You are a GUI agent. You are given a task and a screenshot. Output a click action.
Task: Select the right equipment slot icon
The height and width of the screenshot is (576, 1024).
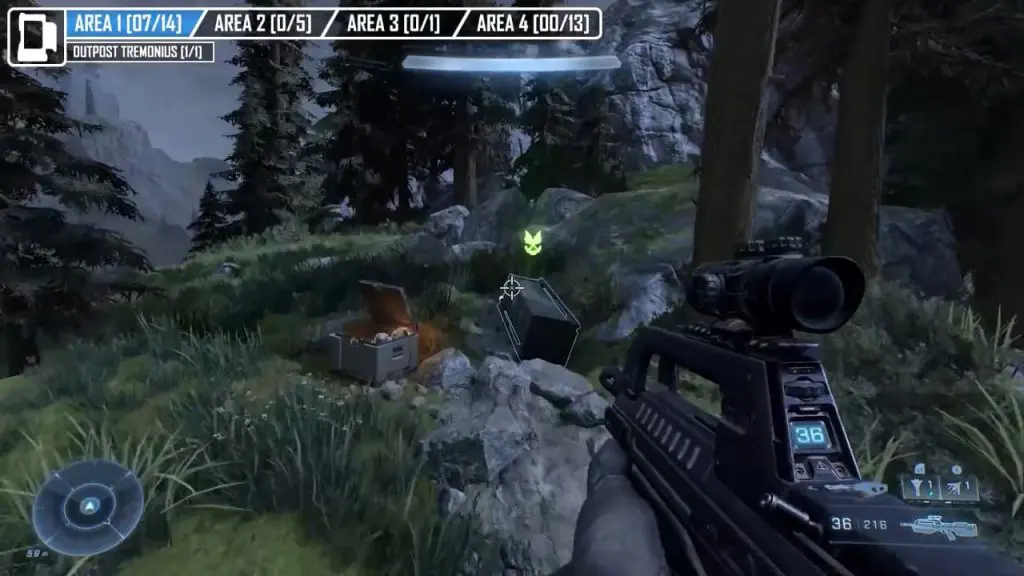[958, 487]
